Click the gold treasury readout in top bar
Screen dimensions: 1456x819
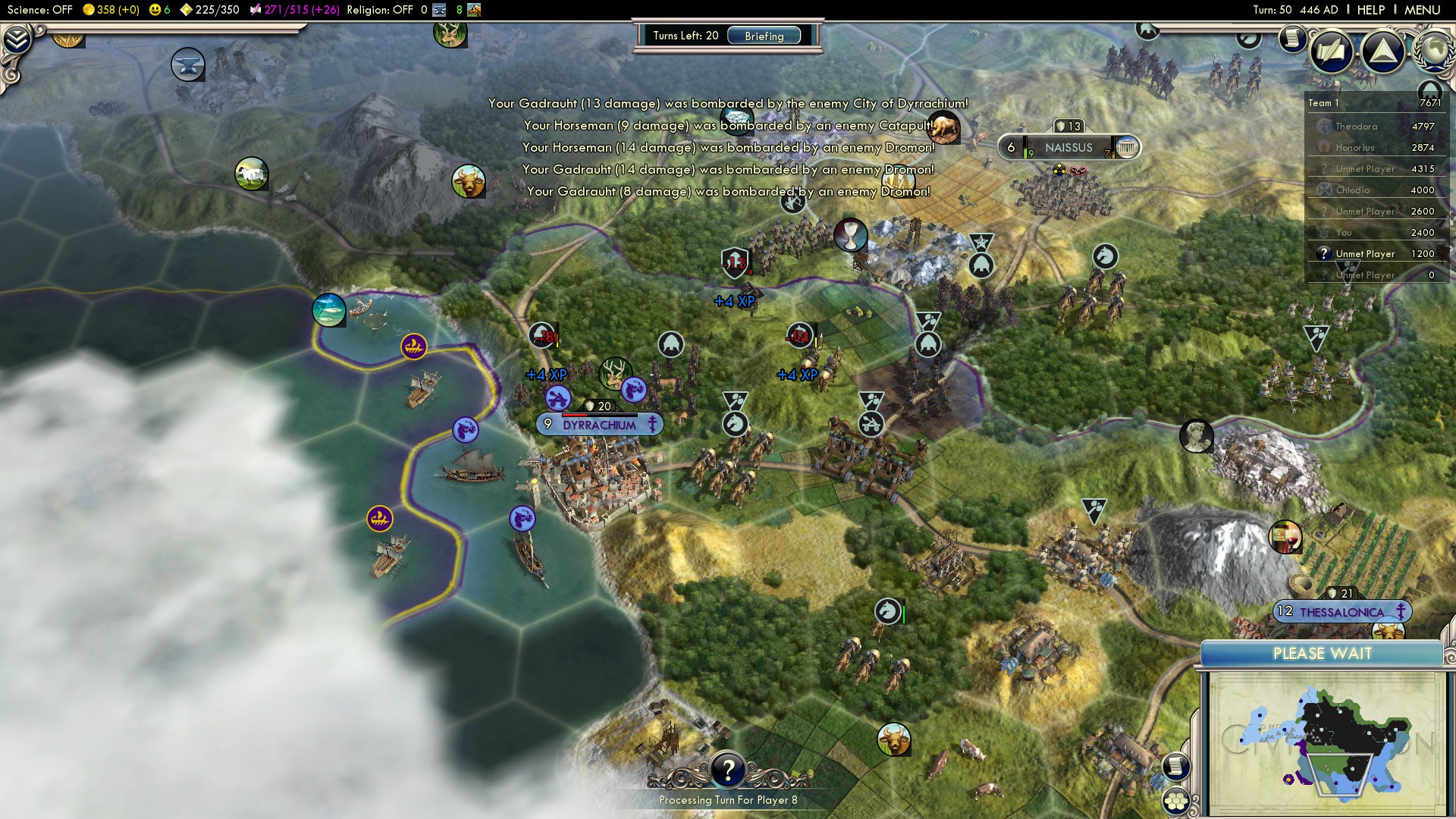pyautogui.click(x=111, y=10)
